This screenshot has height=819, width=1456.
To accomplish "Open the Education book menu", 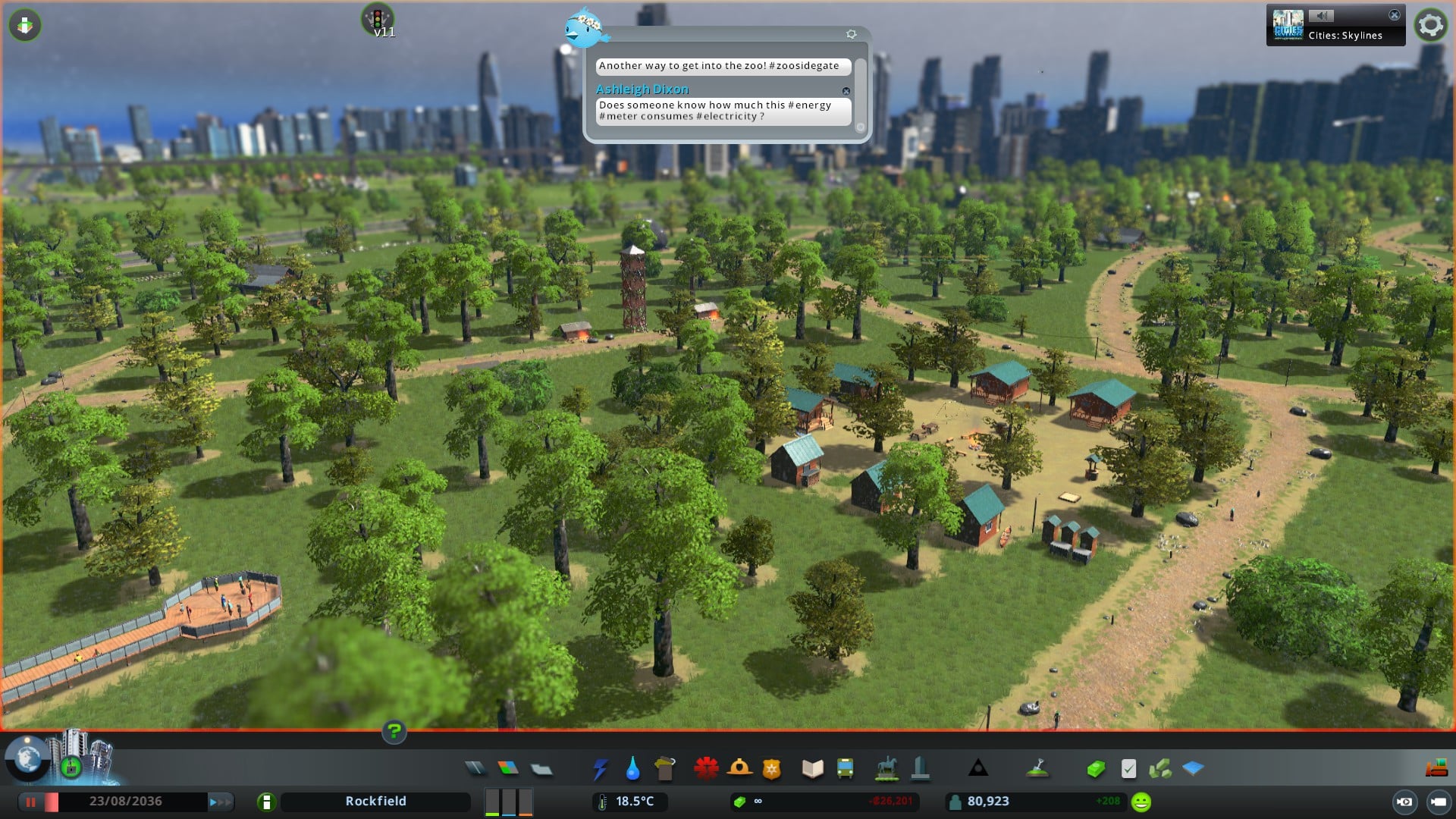I will coord(812,769).
